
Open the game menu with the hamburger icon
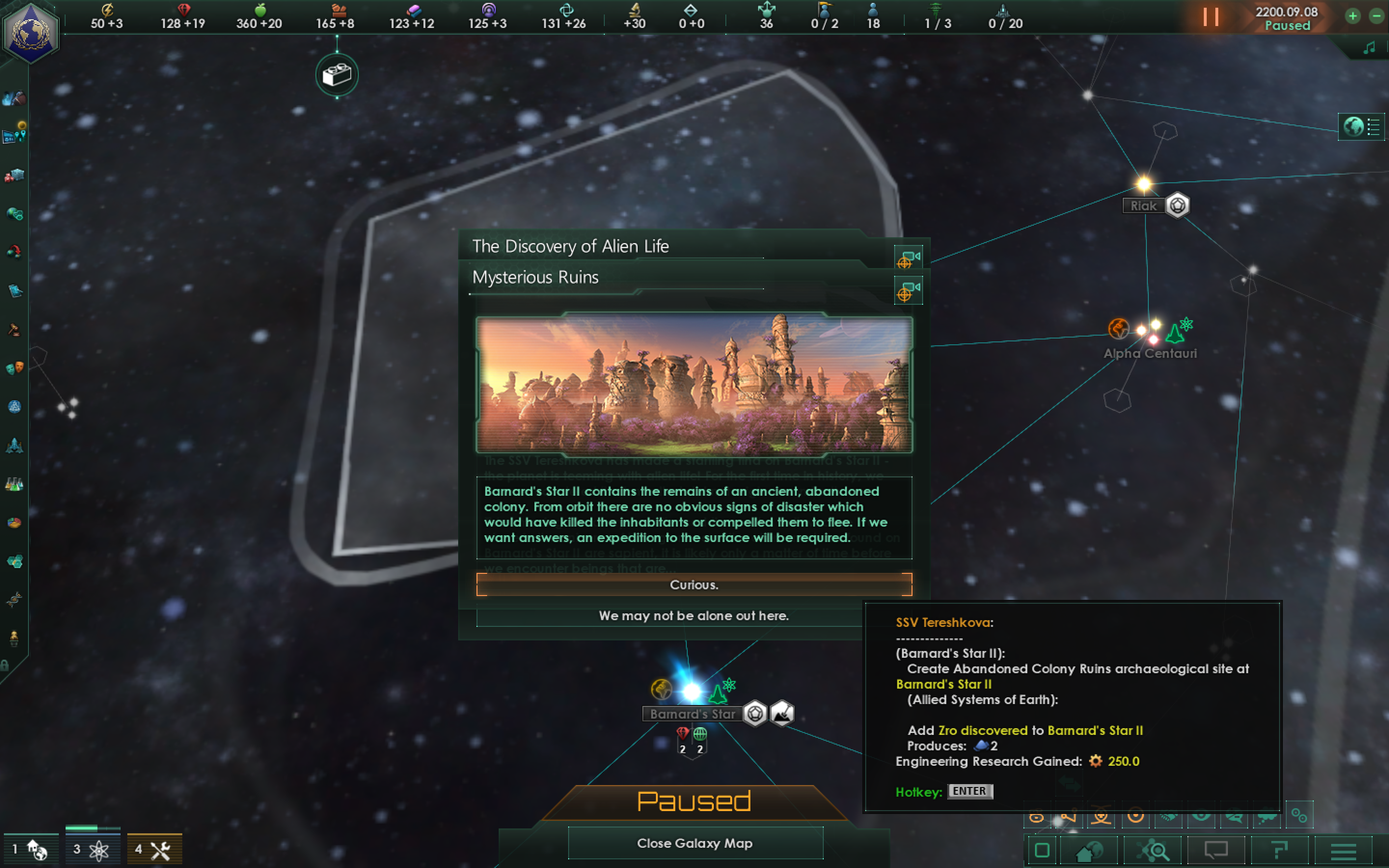[x=1344, y=851]
